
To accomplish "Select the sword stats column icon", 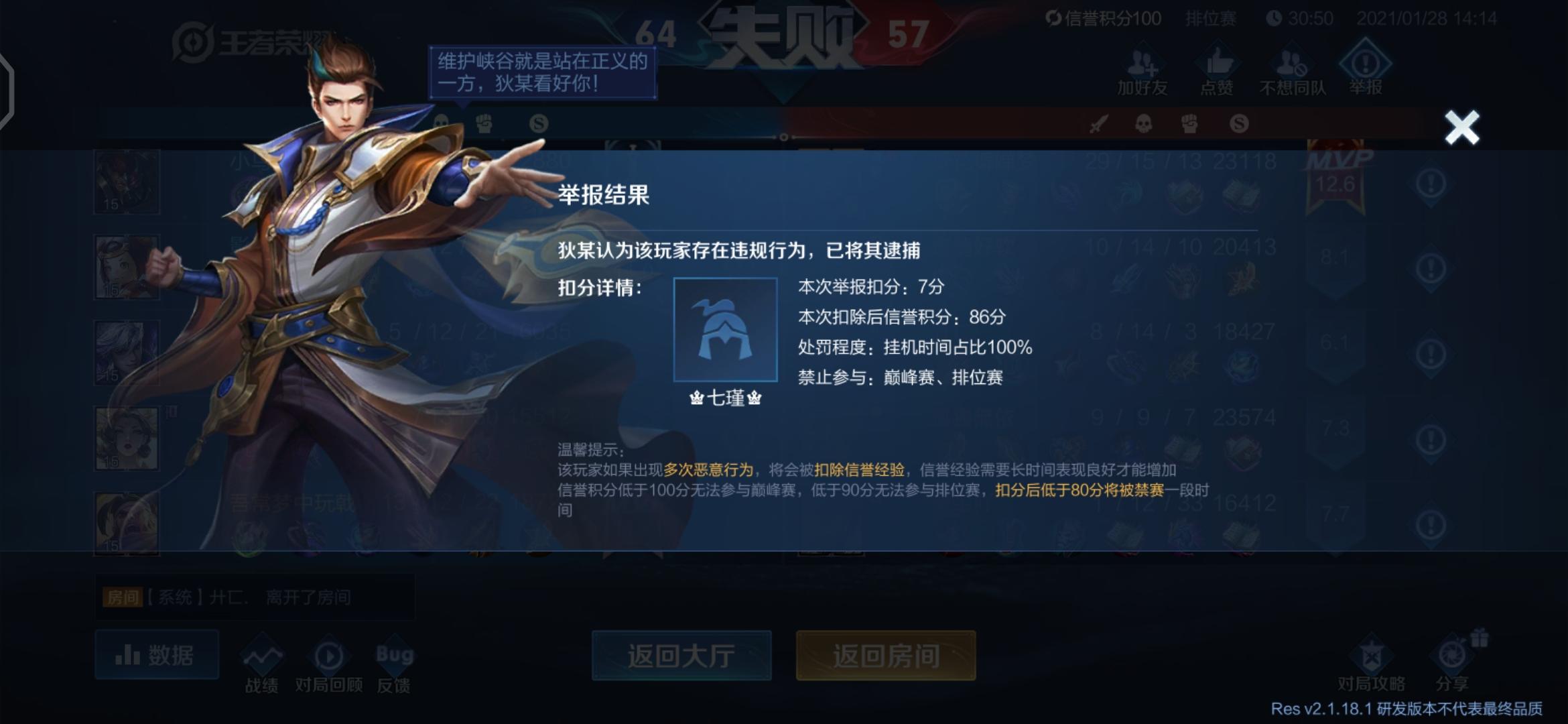I will (x=1099, y=125).
